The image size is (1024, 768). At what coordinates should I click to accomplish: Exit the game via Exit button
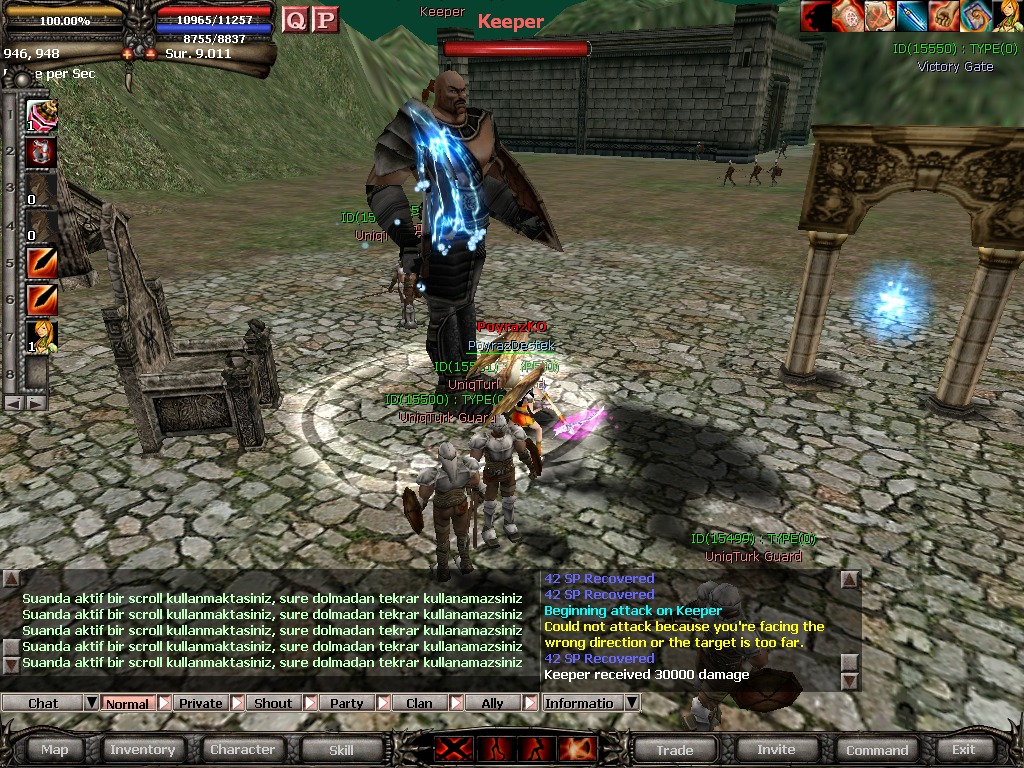pyautogui.click(x=963, y=749)
